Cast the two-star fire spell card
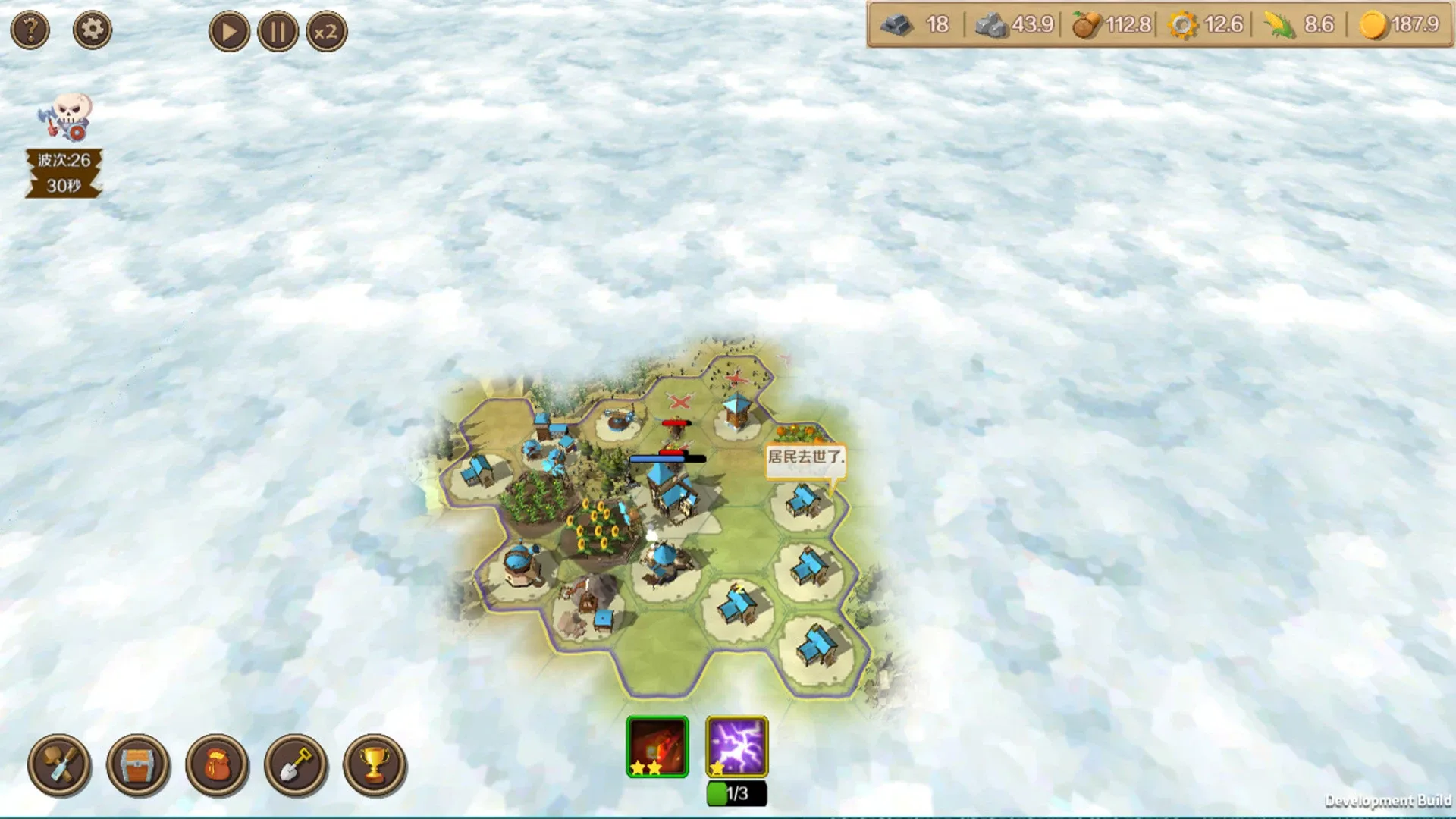 pos(657,747)
